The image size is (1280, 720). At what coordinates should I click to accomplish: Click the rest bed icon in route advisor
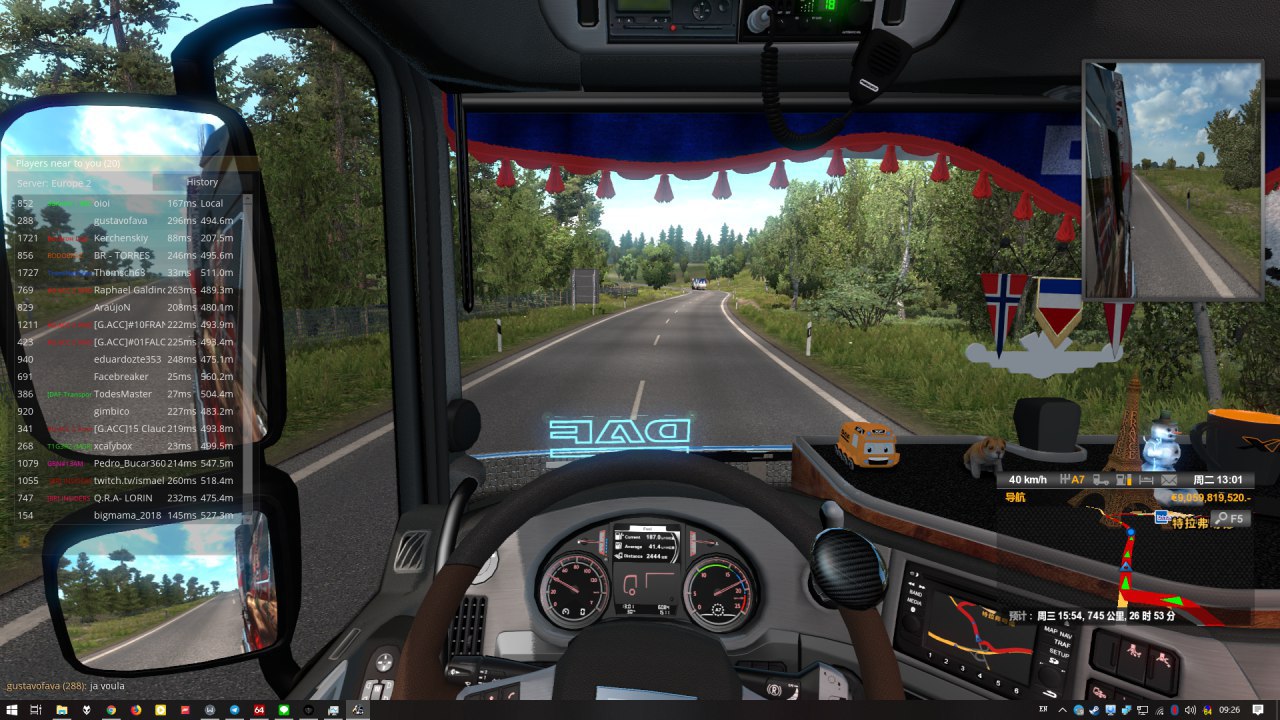tap(1145, 480)
